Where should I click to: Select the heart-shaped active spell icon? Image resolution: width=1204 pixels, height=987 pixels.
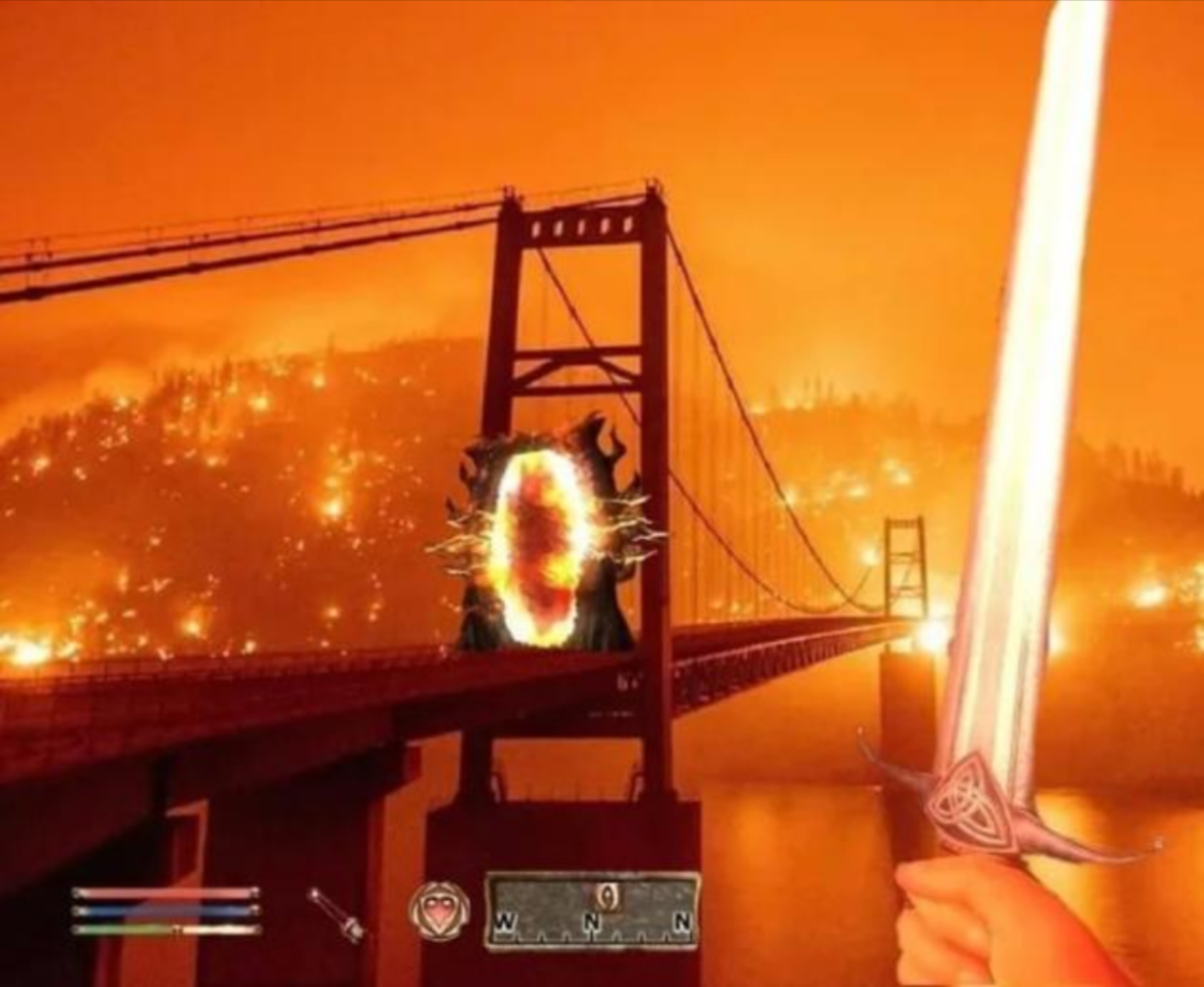[x=438, y=909]
